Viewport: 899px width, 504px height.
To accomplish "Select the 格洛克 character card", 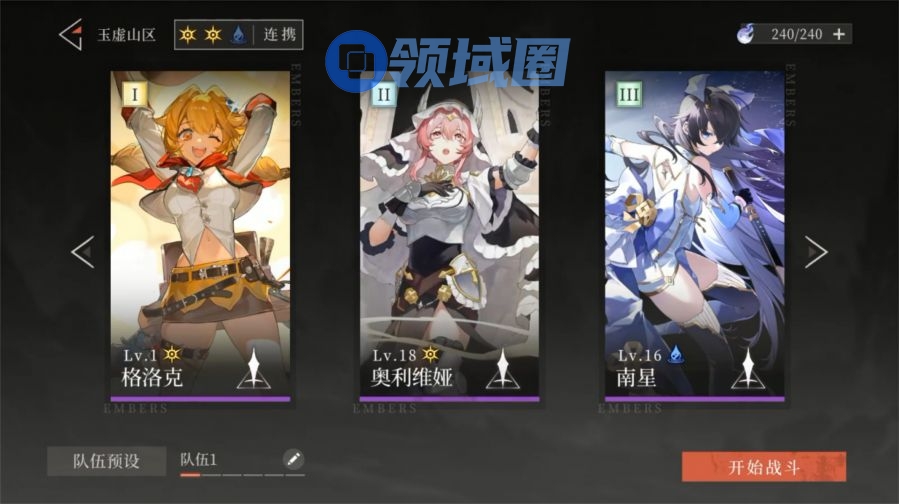I will pyautogui.click(x=200, y=235).
